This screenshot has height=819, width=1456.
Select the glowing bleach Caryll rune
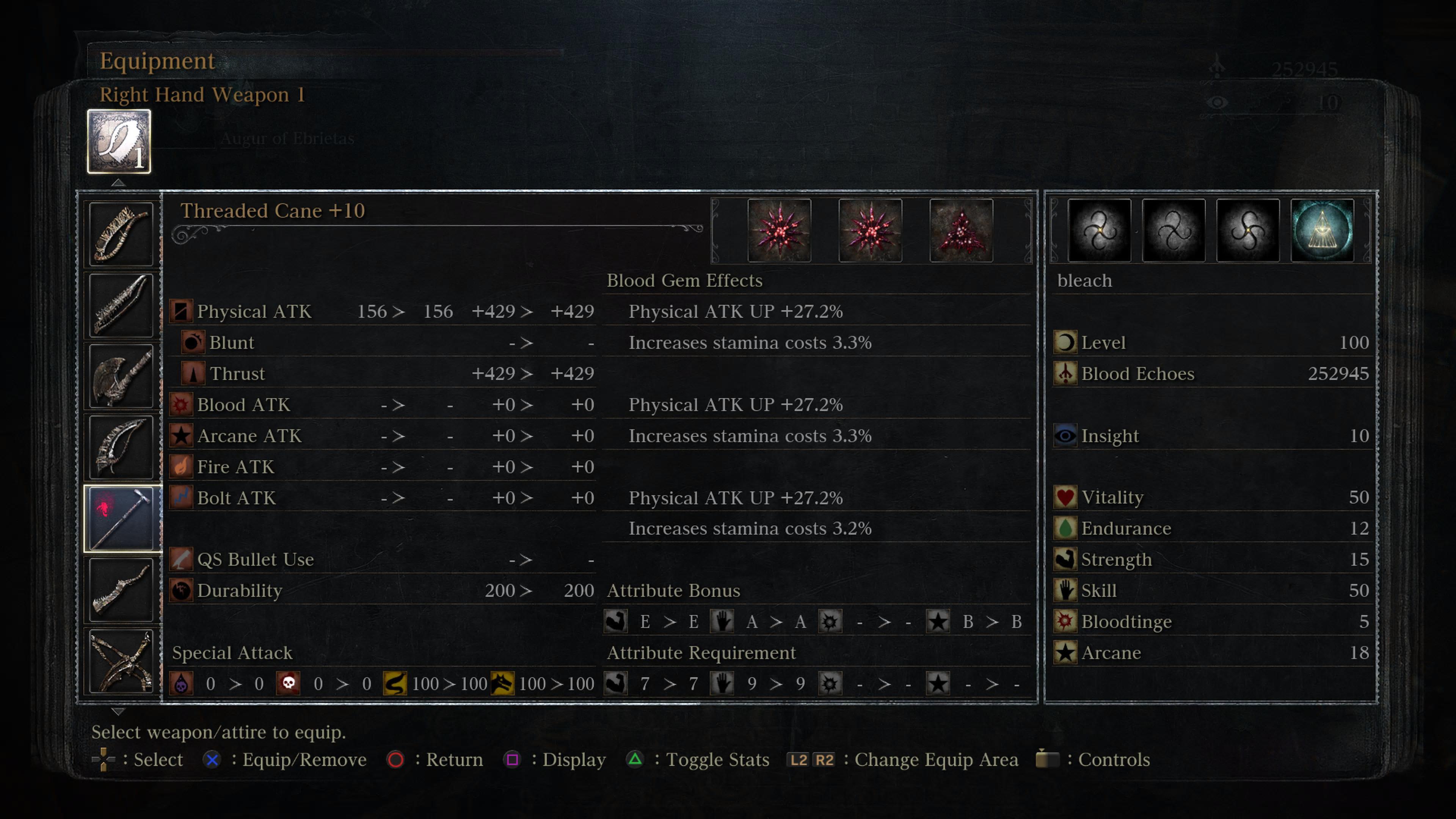coord(1322,230)
